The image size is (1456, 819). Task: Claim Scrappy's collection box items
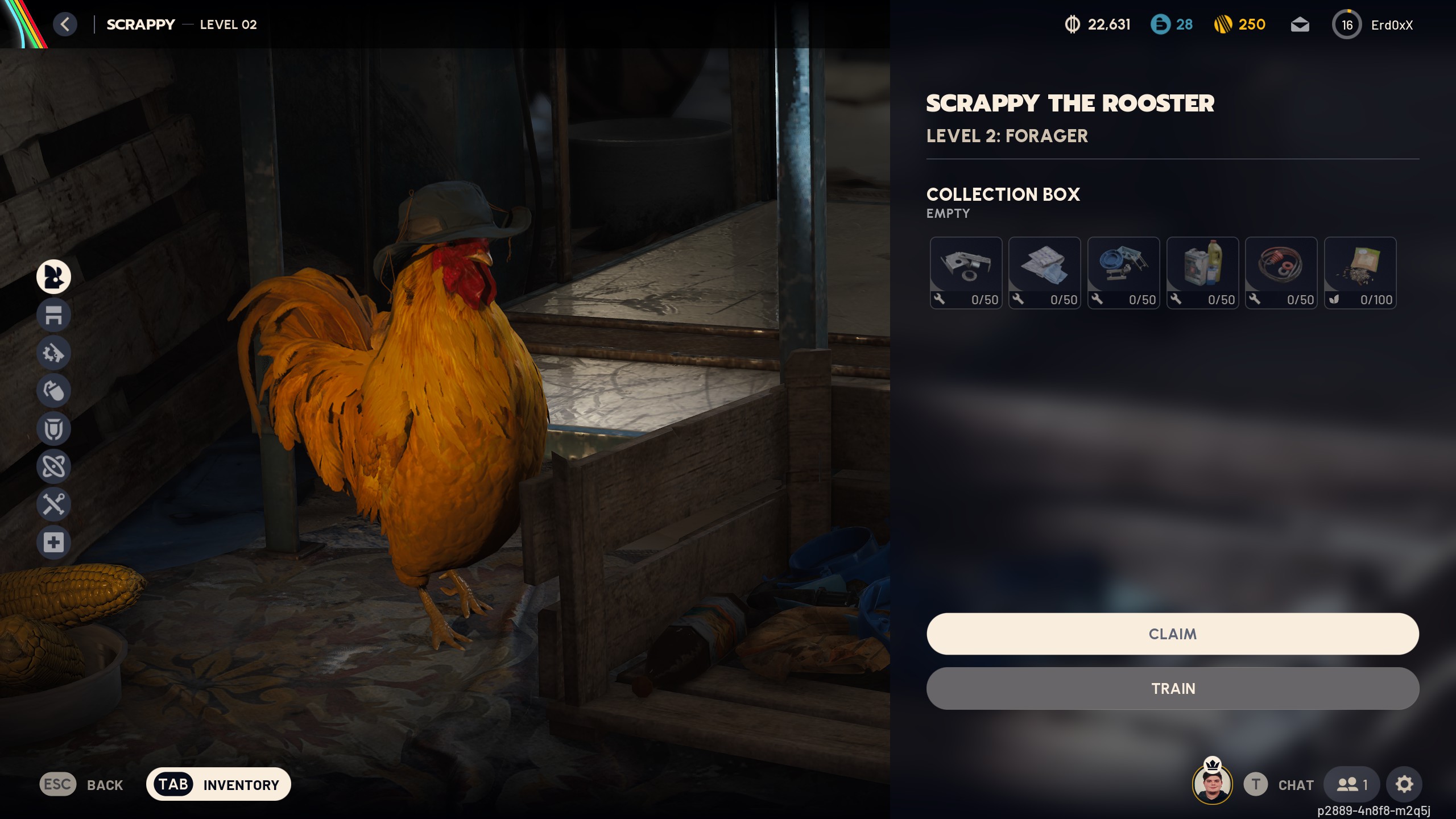[1172, 634]
